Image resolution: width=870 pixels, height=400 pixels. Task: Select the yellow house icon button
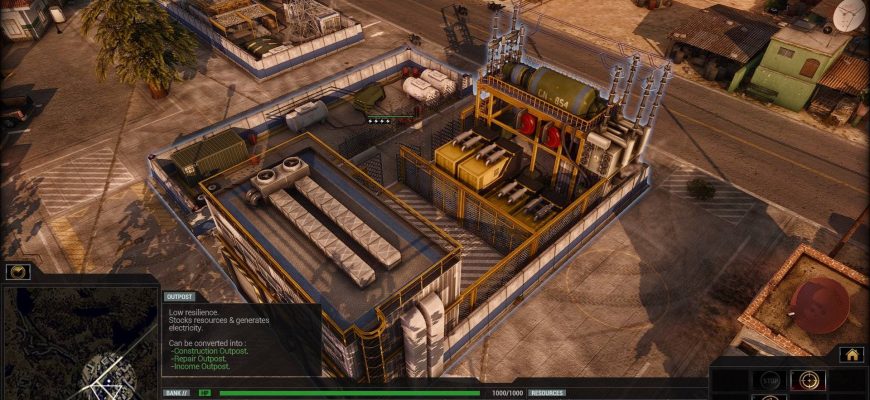851,354
